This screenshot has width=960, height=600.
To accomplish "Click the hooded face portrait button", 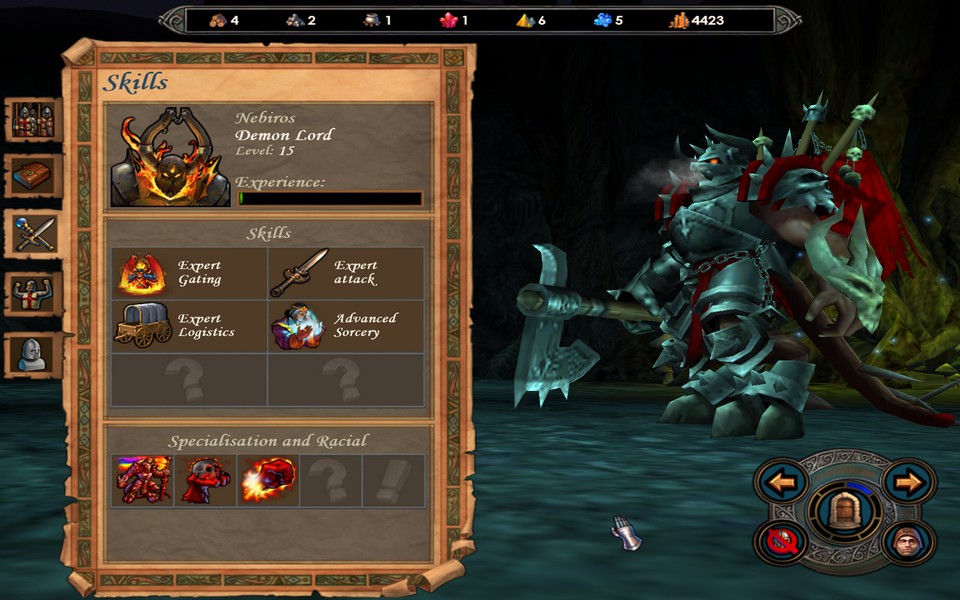I will coord(909,542).
